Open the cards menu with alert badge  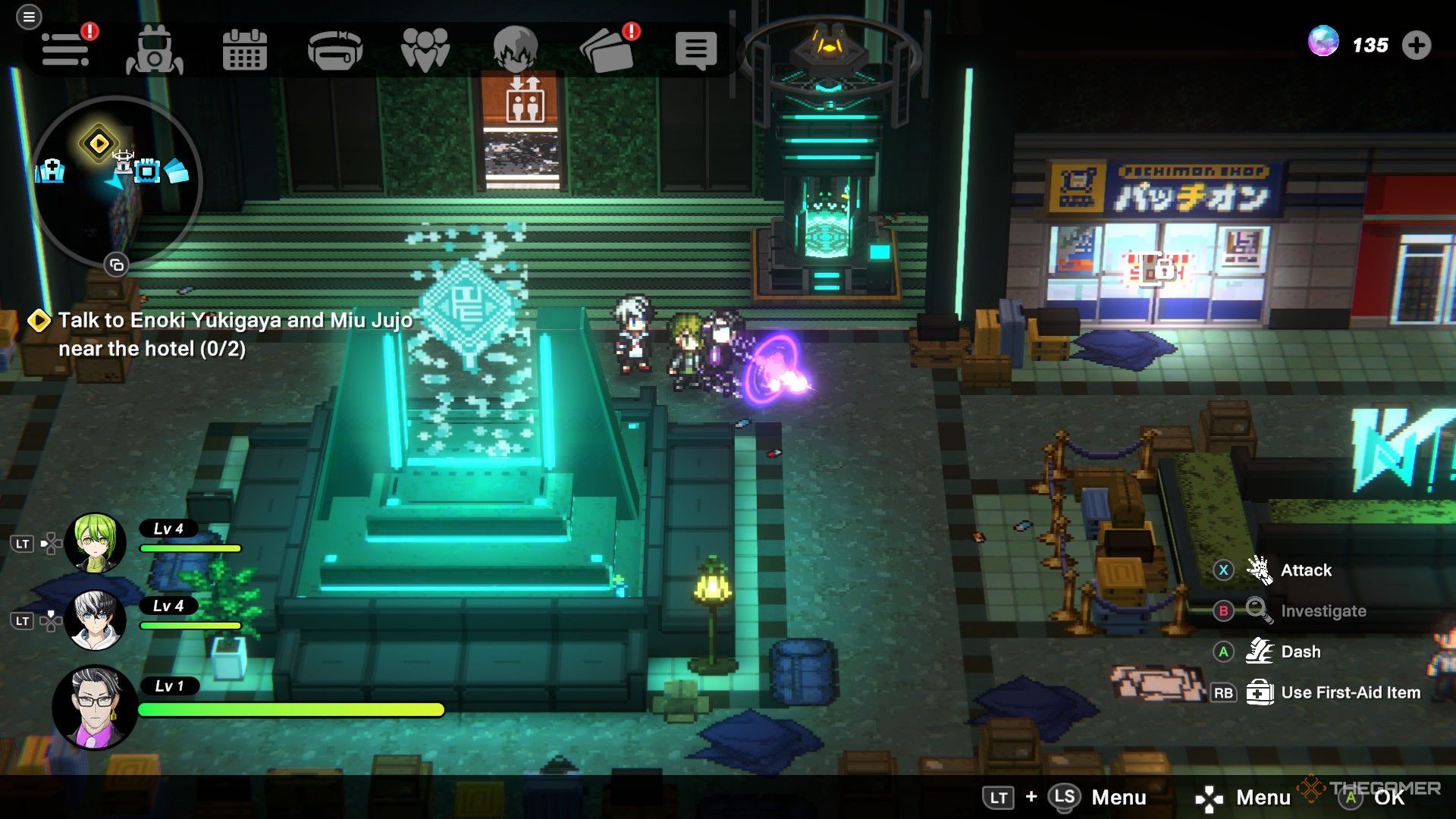(607, 50)
